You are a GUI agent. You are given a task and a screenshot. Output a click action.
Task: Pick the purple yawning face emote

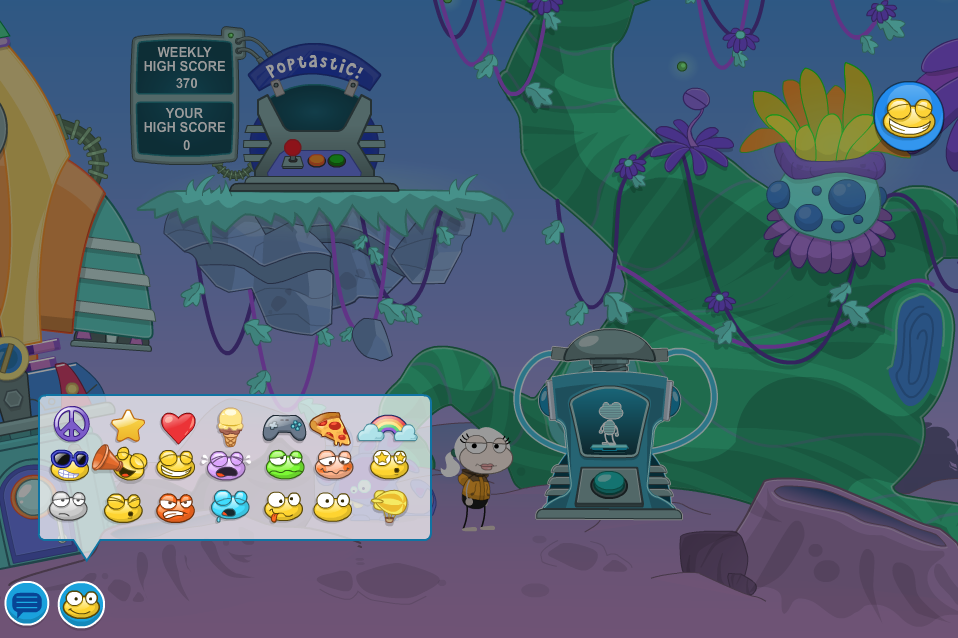coord(226,465)
